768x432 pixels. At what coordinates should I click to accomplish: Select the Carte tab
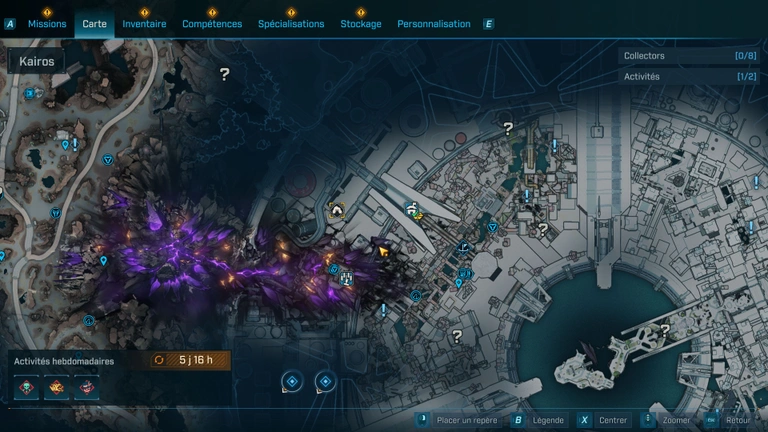tap(94, 24)
